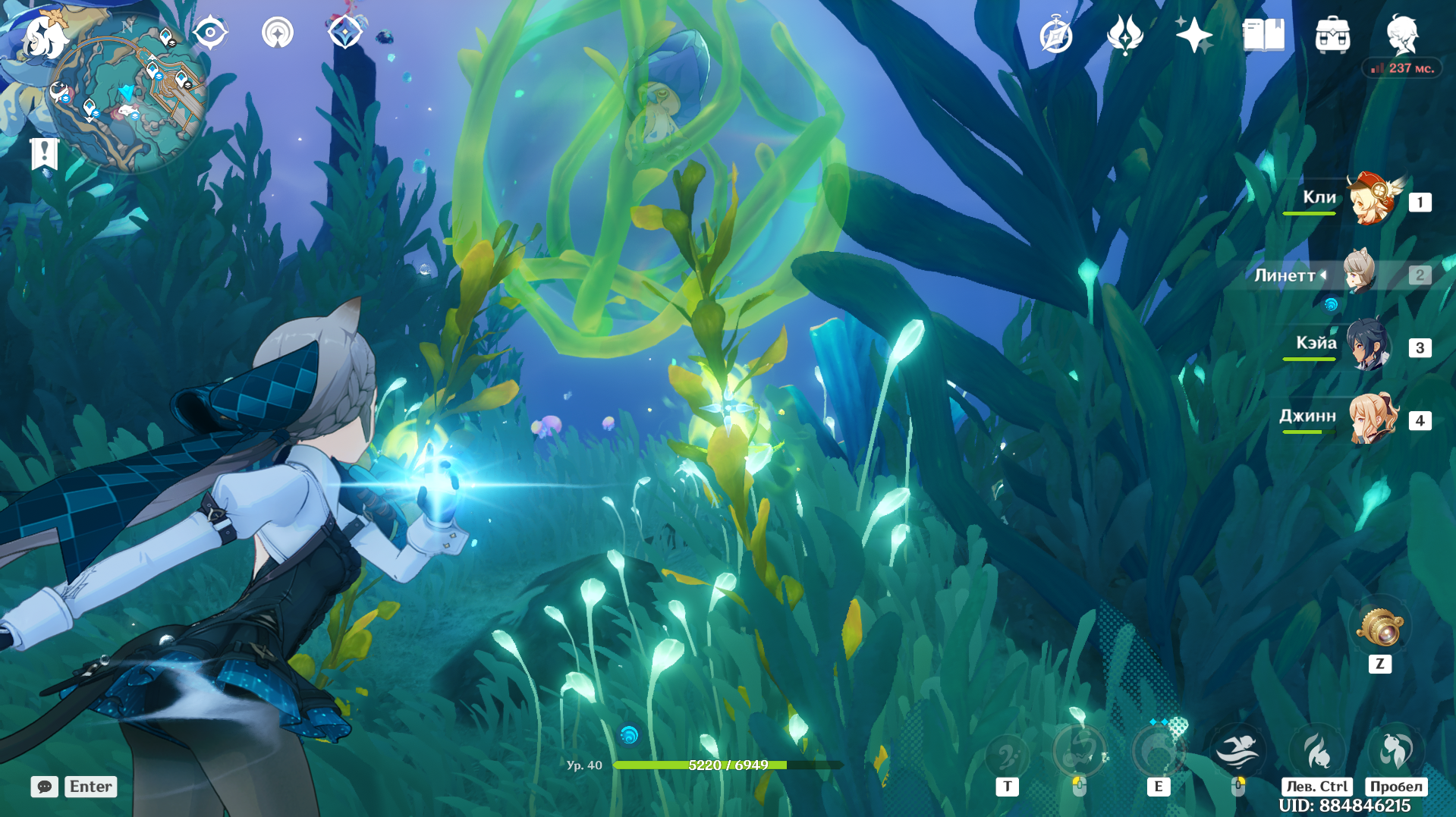Screen dimensions: 1456x817
Task: Switch to party member Кэйа
Action: [x=1369, y=346]
